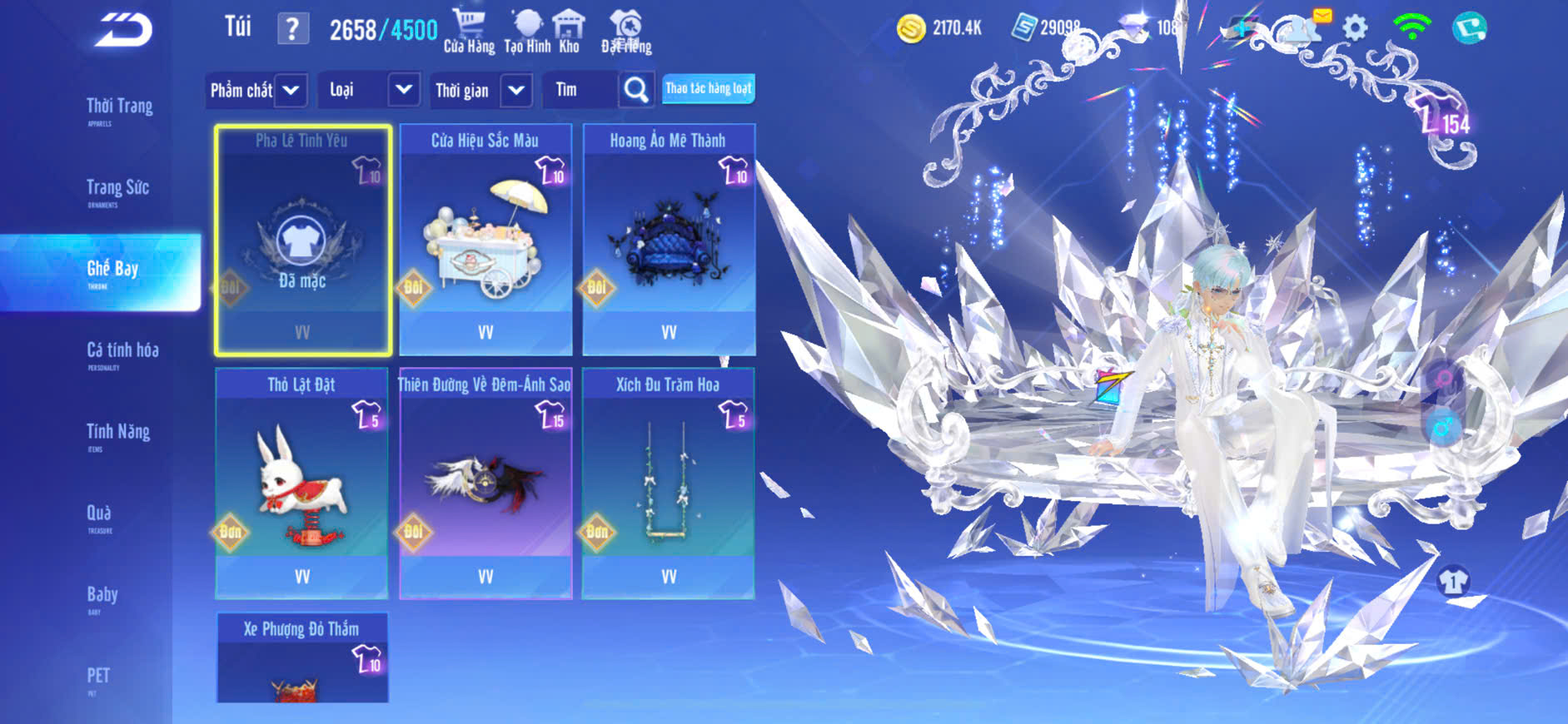This screenshot has height=724, width=1568.
Task: Choose the Thỏ Lật Đật rabbit item
Action: [301, 483]
